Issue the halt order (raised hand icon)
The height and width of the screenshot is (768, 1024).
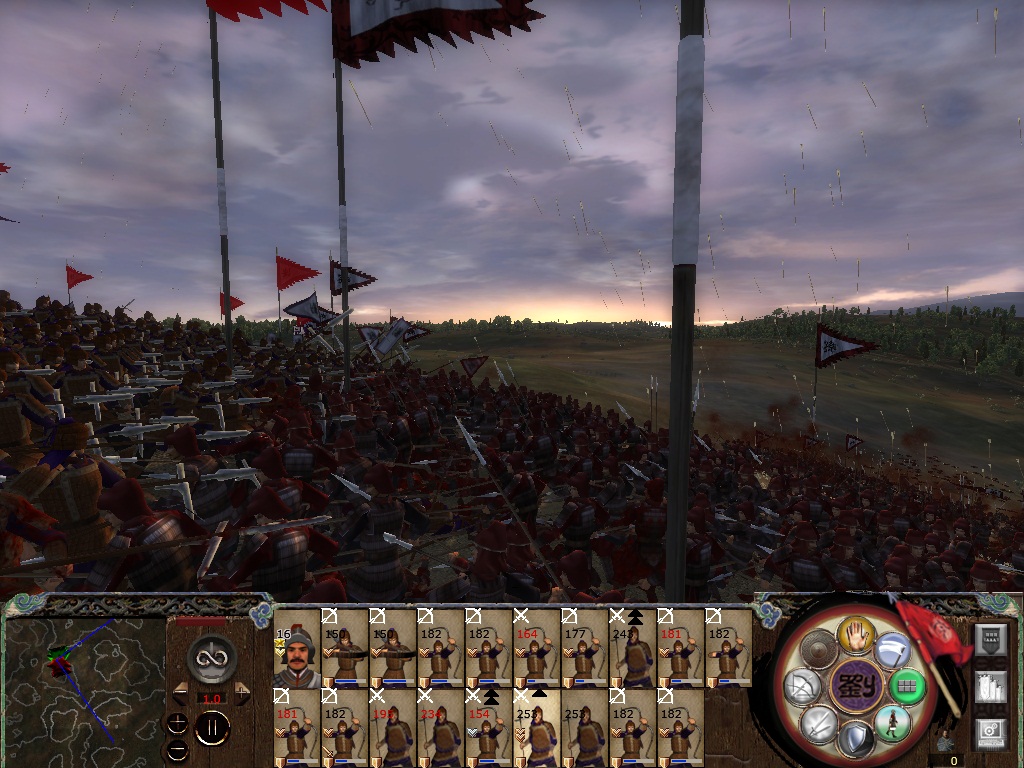[857, 633]
